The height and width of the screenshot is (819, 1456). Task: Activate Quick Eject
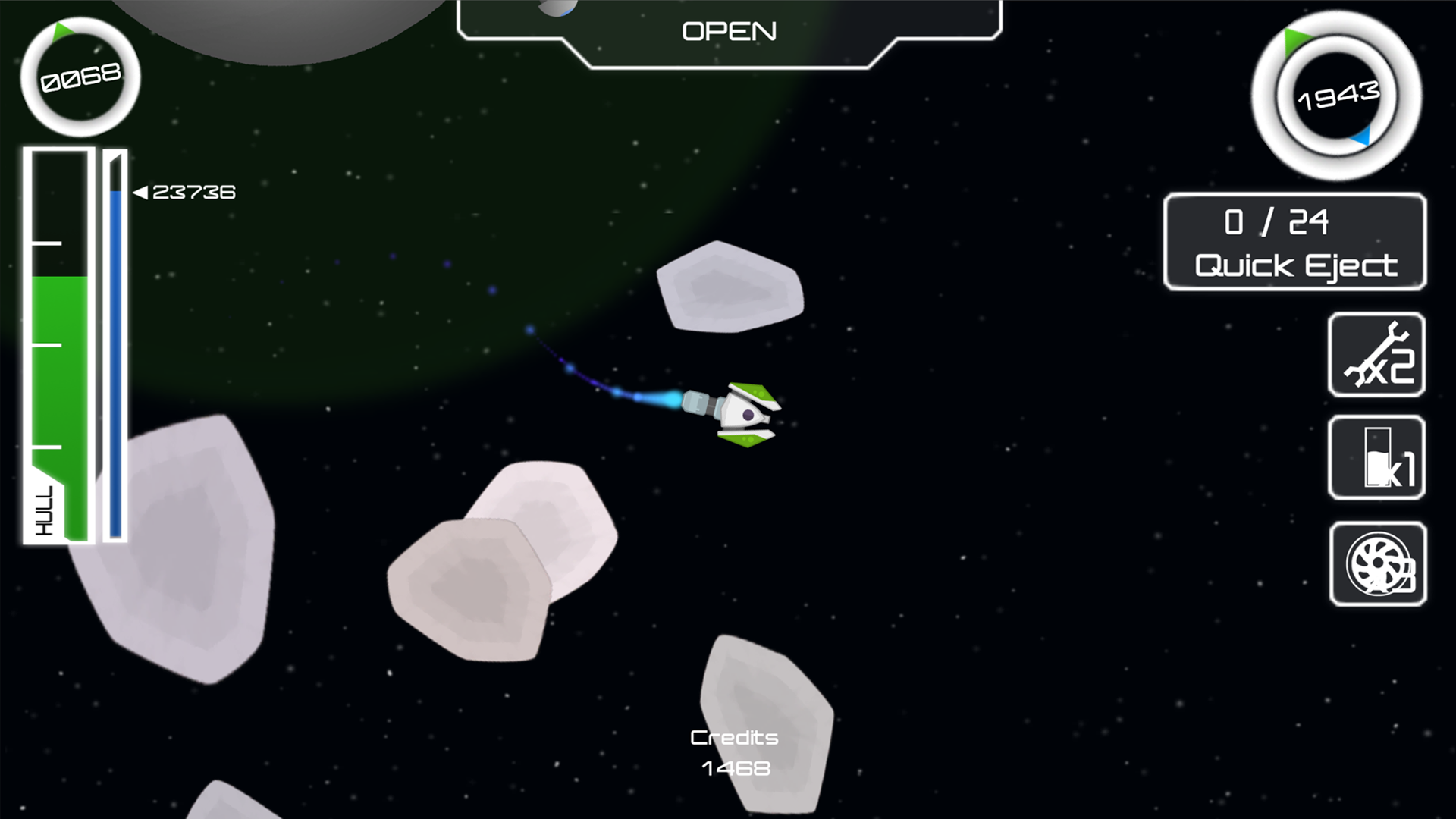(1295, 243)
